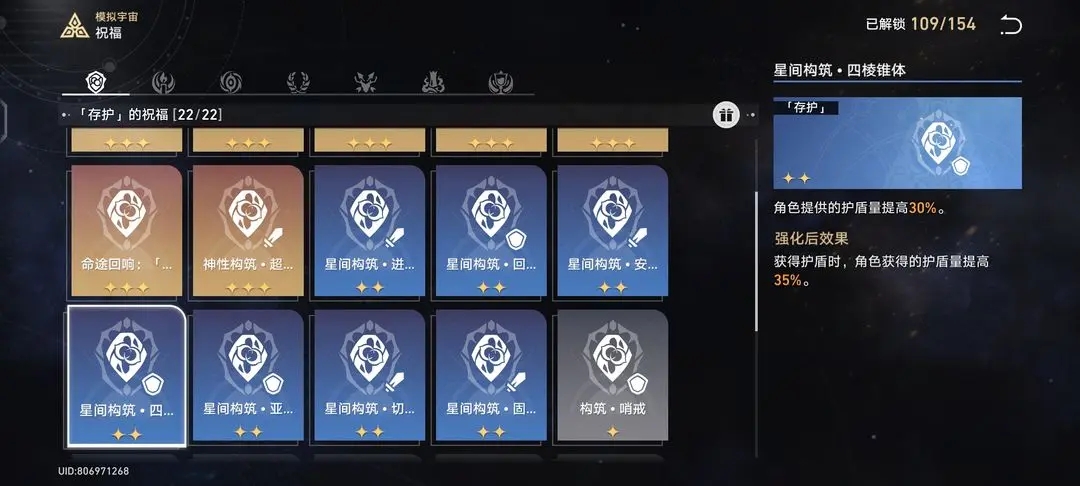1080x486 pixels.
Task: Switch to the horned beast path tab
Action: 365,82
